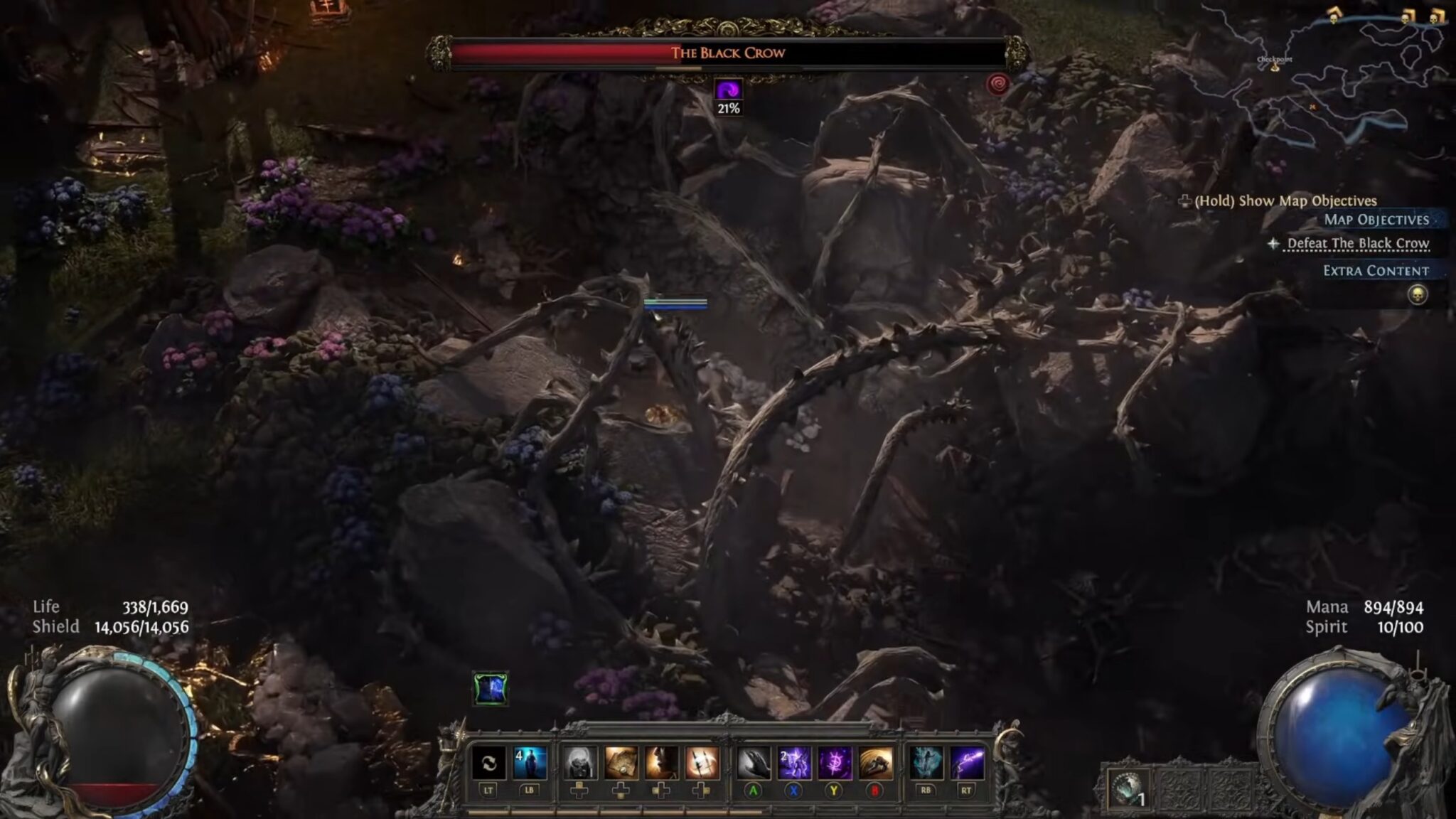
Task: Collapse the Extra Content section
Action: pos(1376,270)
